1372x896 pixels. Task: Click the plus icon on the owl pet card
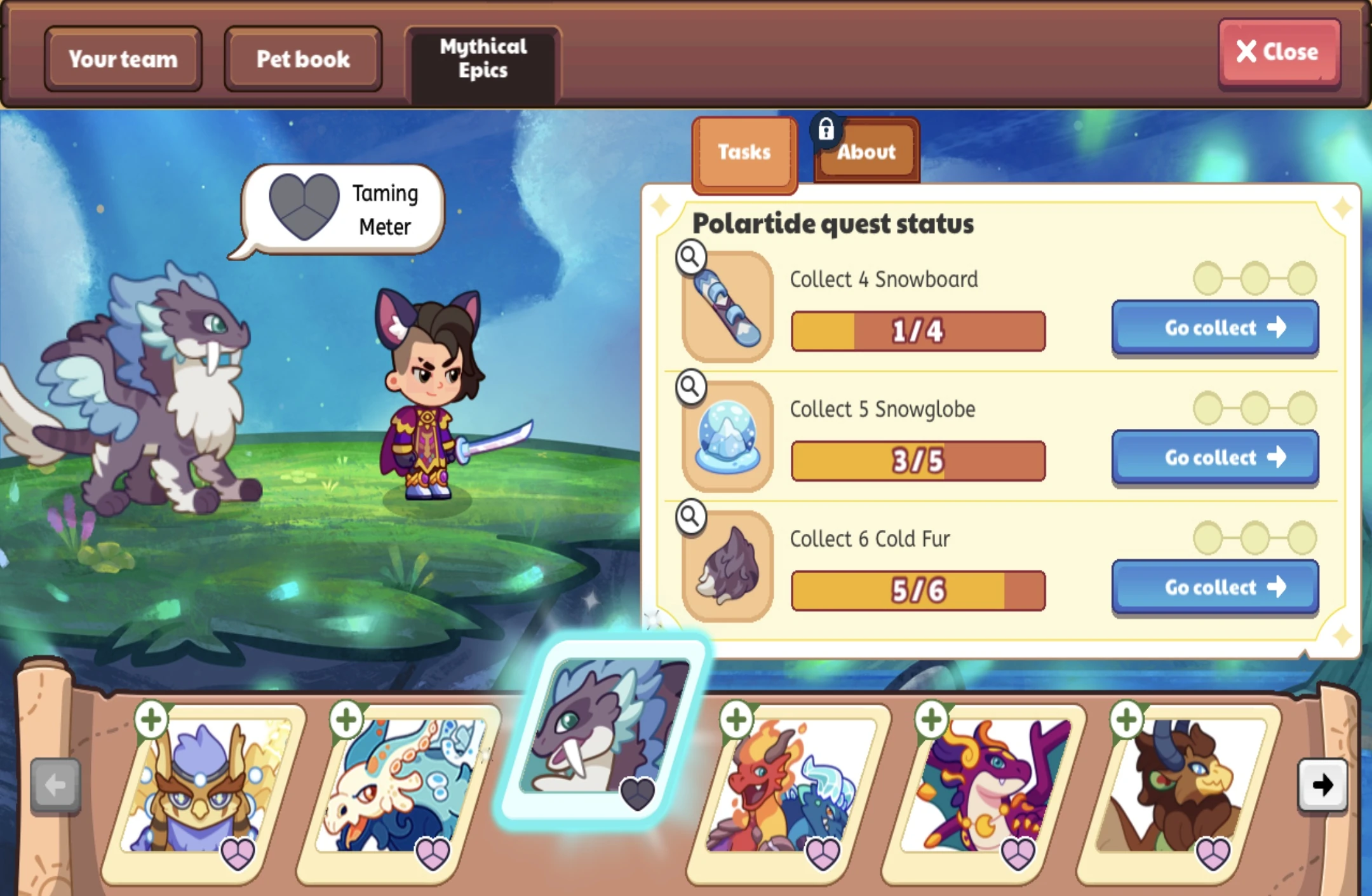(x=151, y=720)
